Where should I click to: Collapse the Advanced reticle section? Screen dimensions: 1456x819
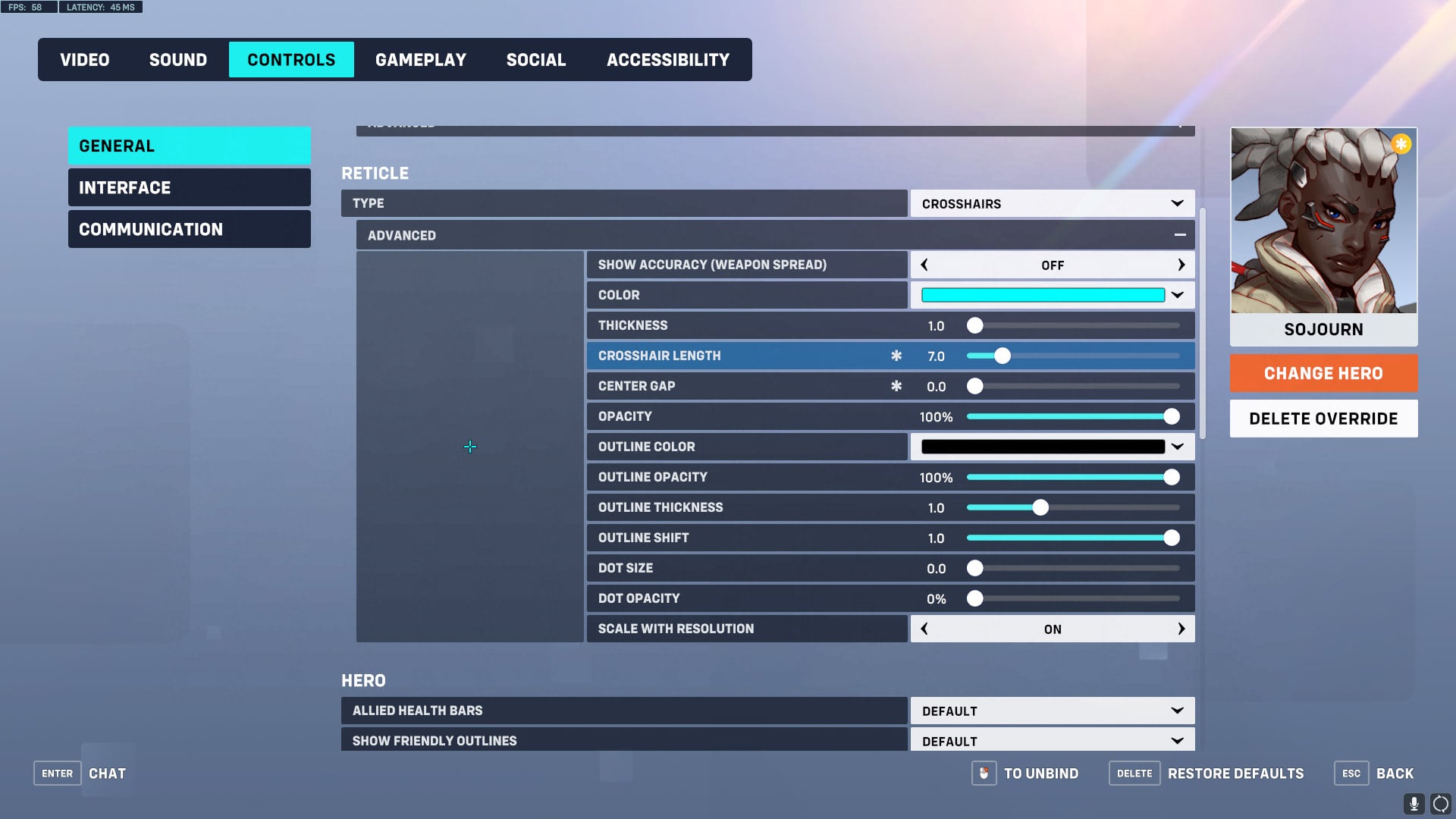pos(1180,235)
